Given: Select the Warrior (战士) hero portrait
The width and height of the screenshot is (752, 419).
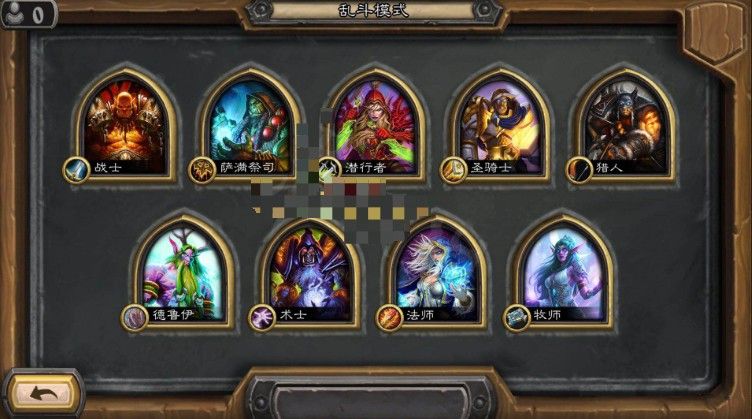Looking at the screenshot, I should click(x=125, y=122).
